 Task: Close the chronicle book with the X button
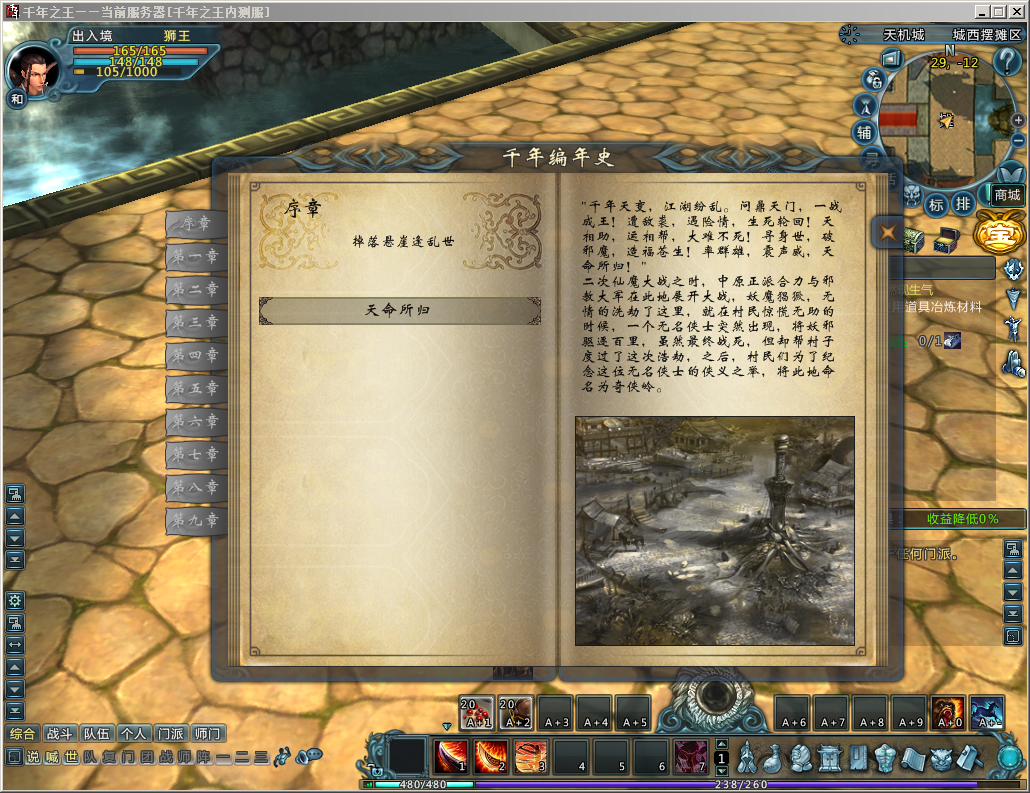coord(886,233)
